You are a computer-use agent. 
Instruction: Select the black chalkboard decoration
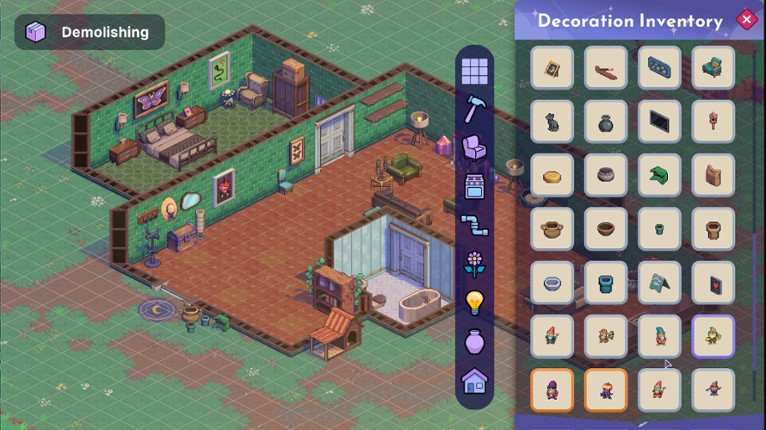[x=660, y=122]
